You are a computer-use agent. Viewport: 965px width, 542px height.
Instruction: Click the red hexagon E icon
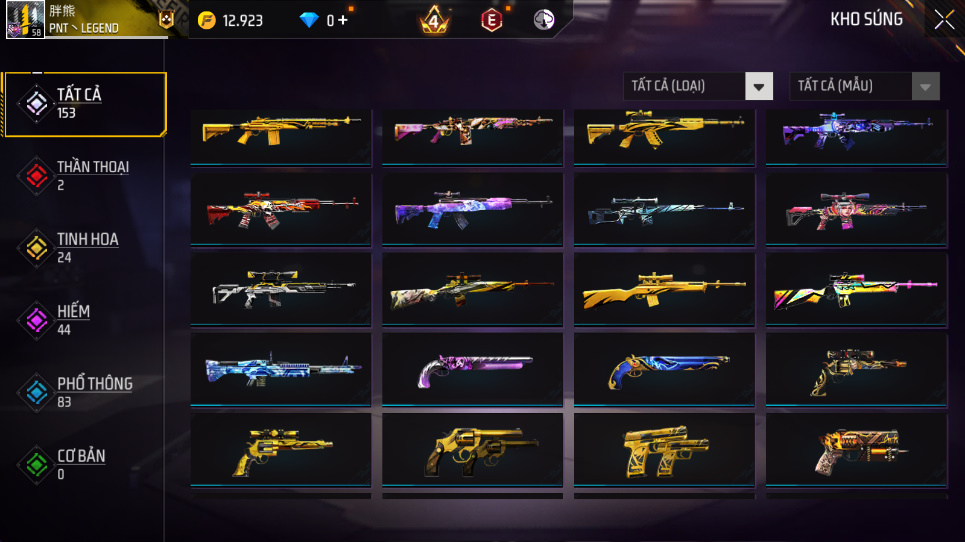[x=491, y=20]
